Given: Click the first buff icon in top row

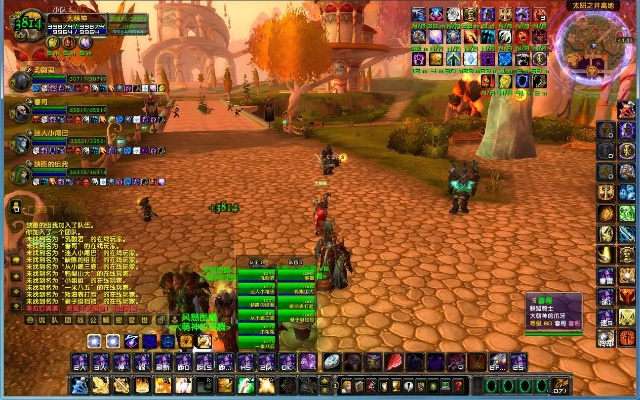Looking at the screenshot, I should tap(418, 15).
